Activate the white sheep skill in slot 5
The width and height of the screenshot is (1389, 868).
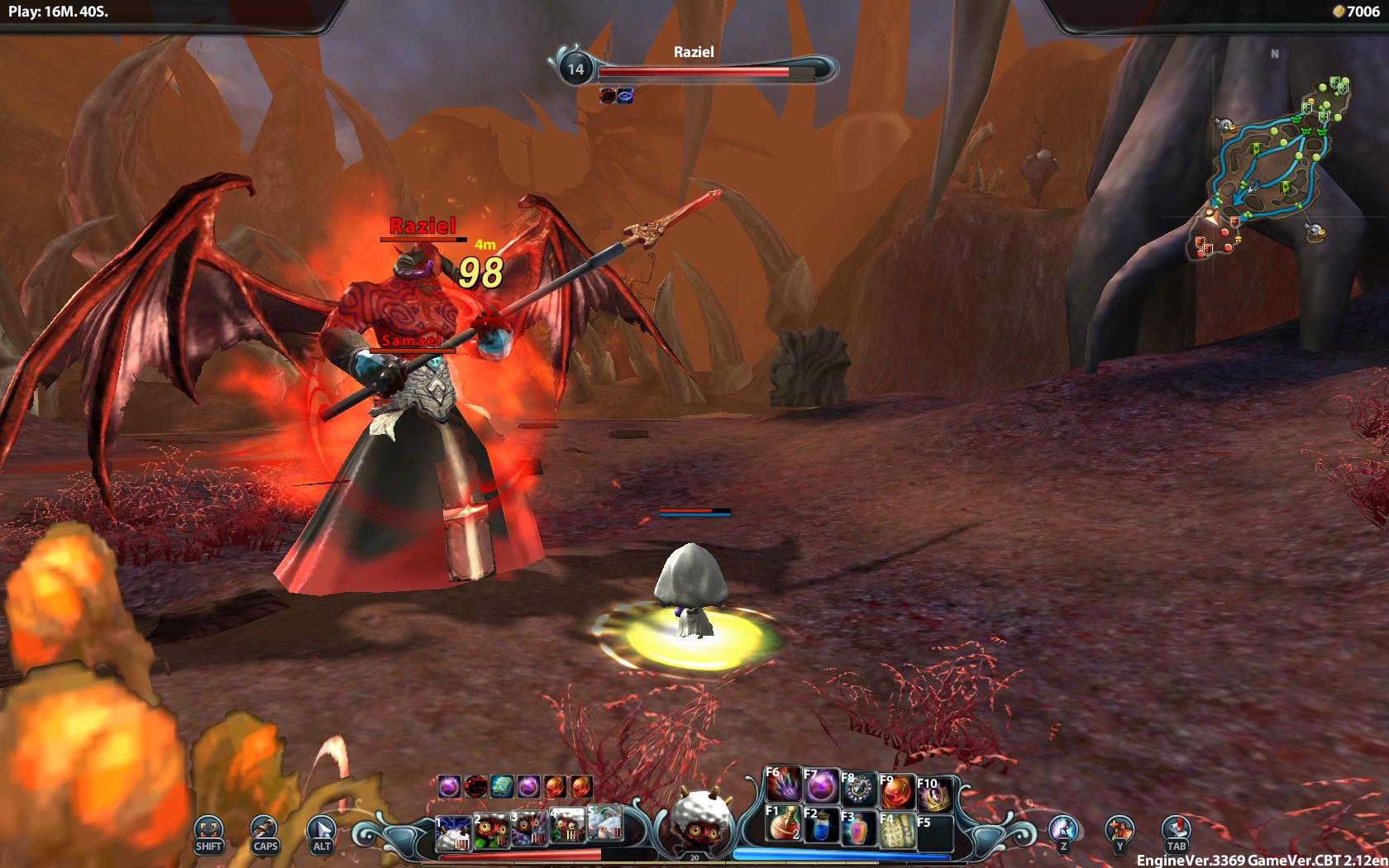[604, 824]
